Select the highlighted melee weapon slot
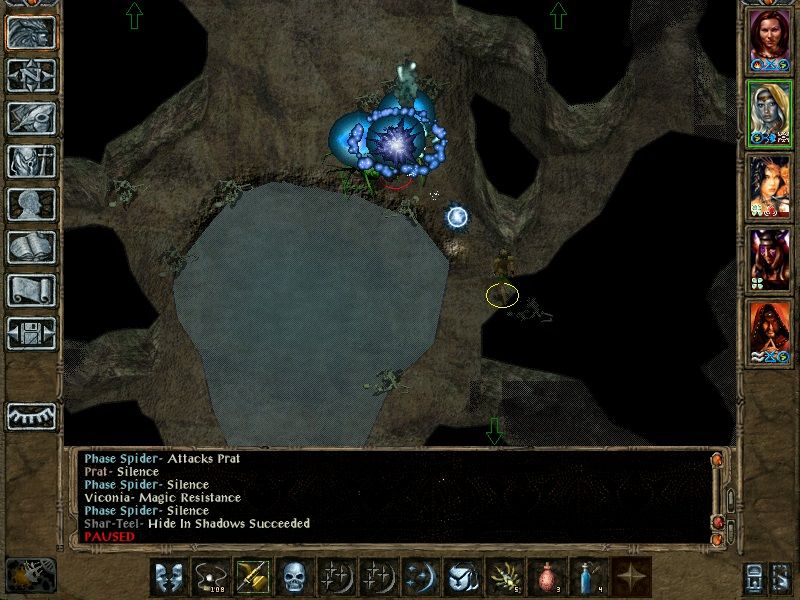Viewport: 800px width, 600px height. 252,578
